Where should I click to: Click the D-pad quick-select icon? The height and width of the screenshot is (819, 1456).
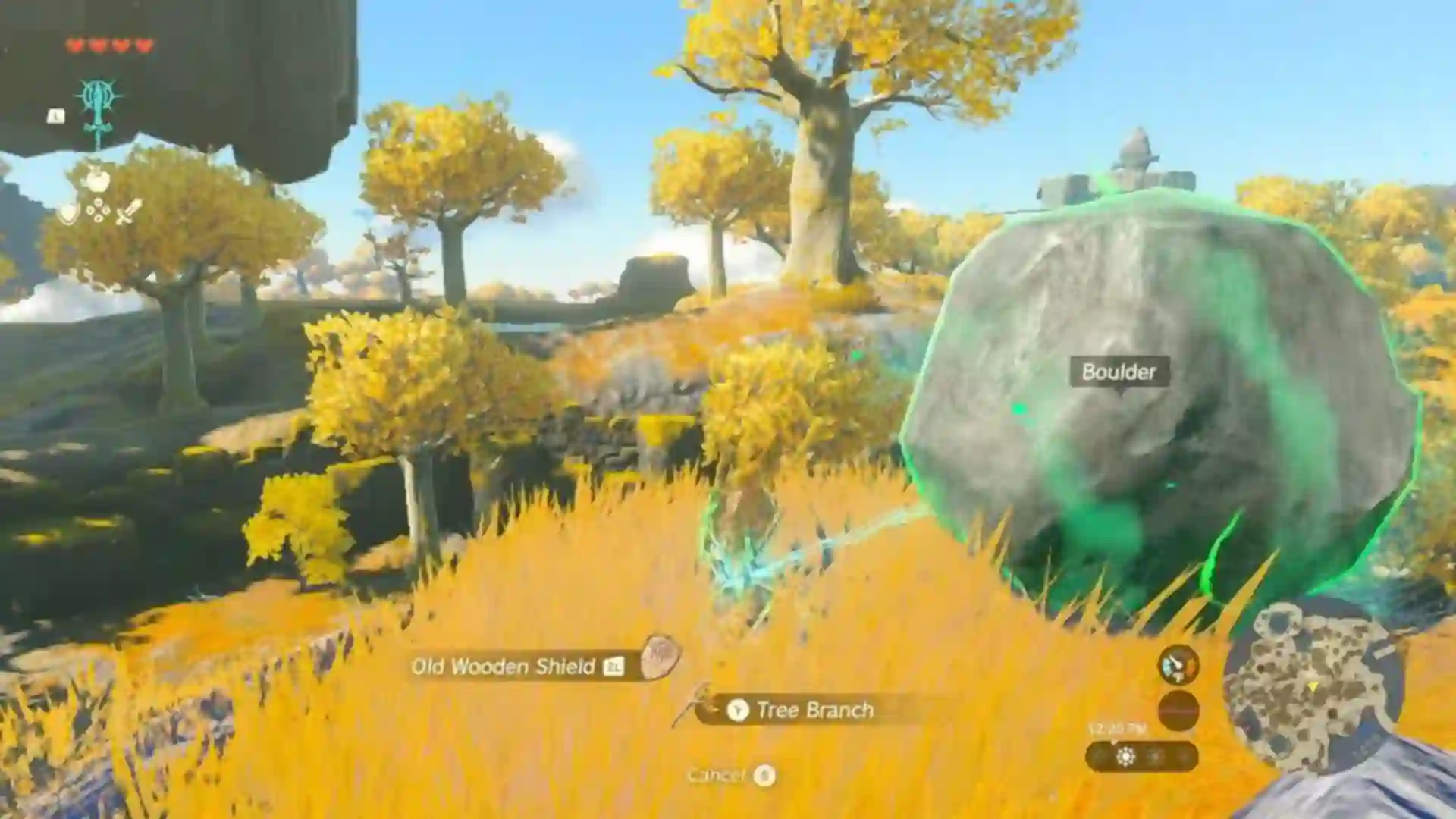tap(97, 210)
